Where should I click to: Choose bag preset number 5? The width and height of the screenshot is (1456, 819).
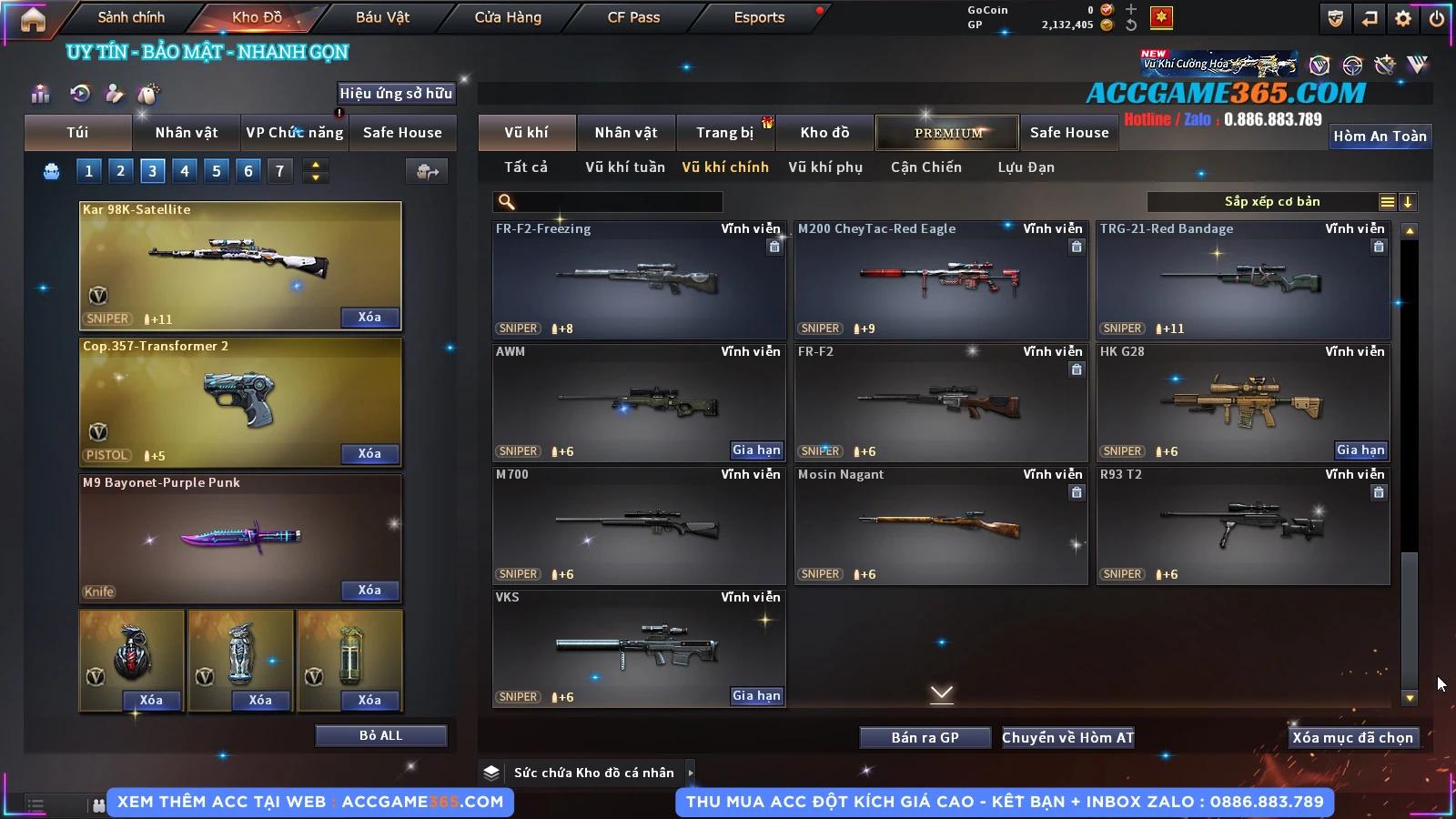click(x=217, y=171)
